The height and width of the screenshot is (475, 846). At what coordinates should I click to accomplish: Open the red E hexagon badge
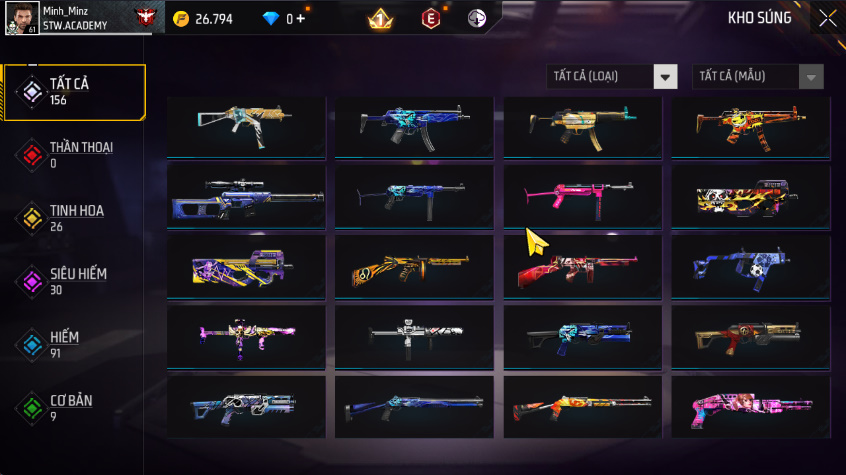[431, 18]
